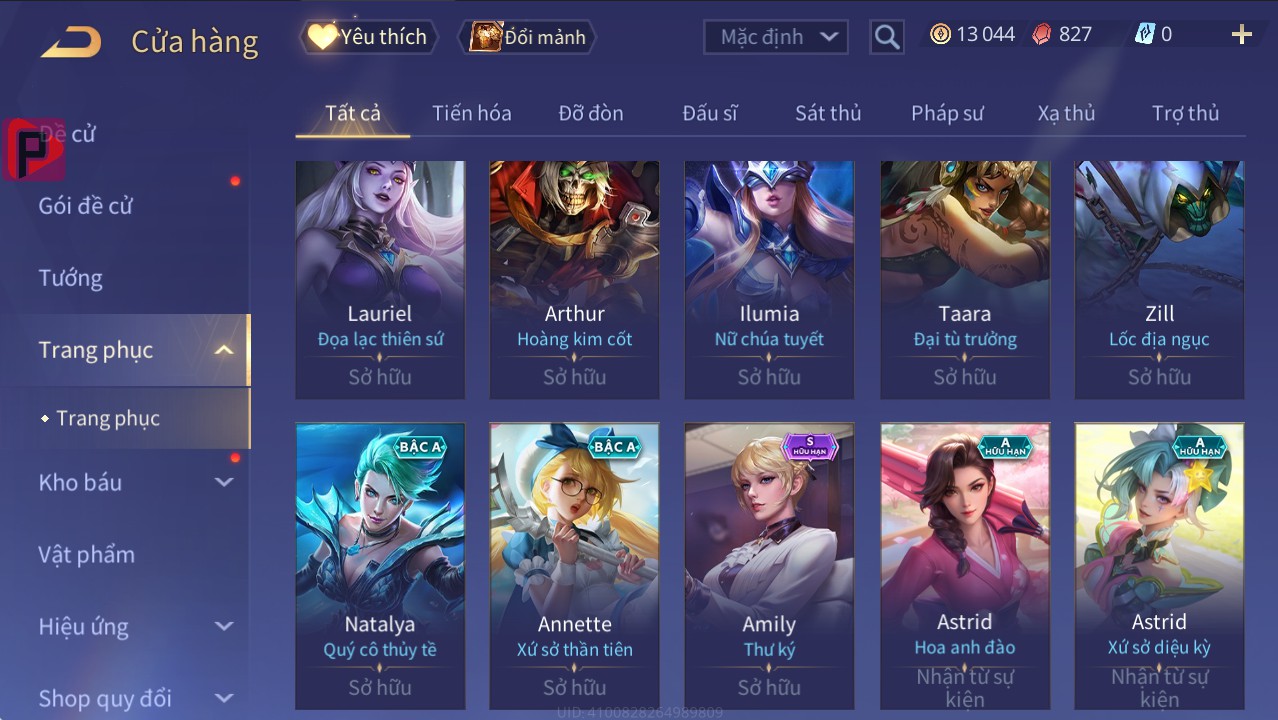Click the magnifying glass search button
This screenshot has height=720, width=1278.
click(886, 38)
